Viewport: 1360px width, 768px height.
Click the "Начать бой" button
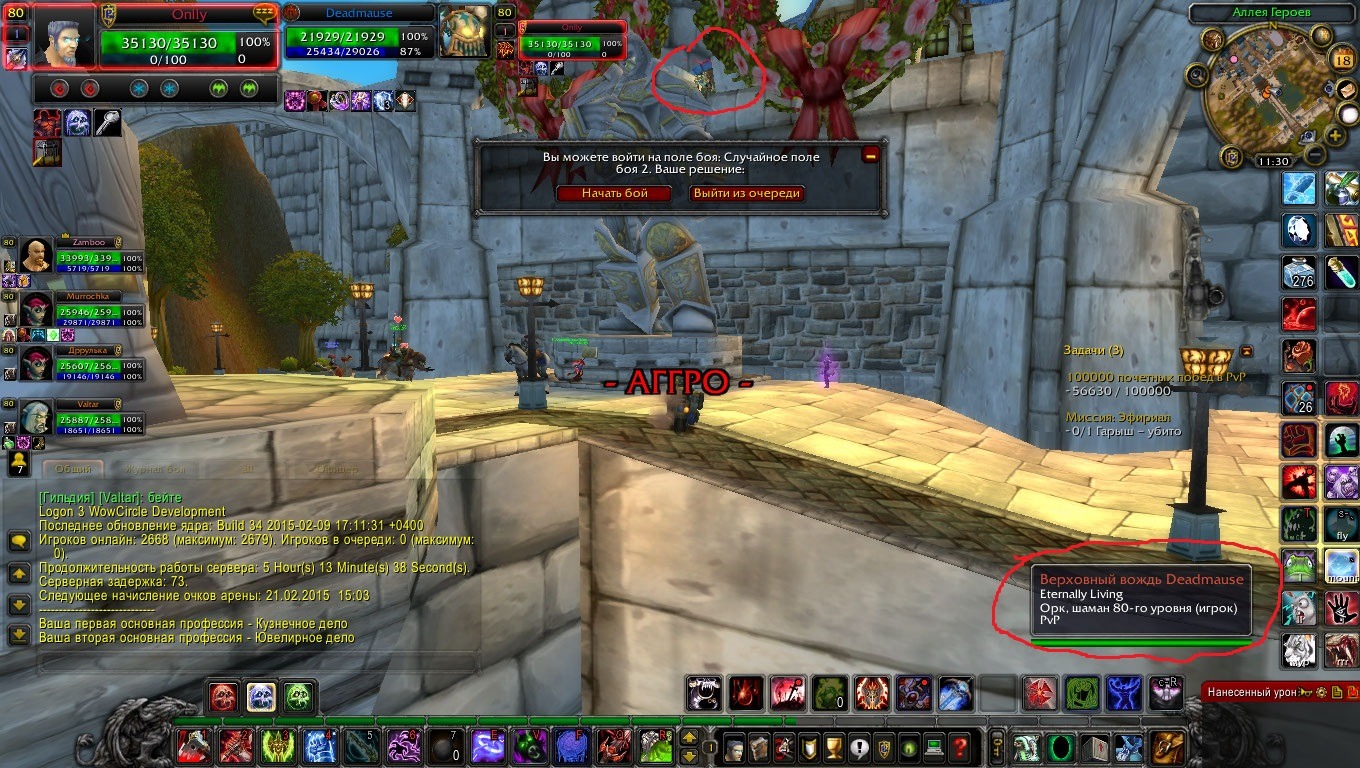pos(615,193)
